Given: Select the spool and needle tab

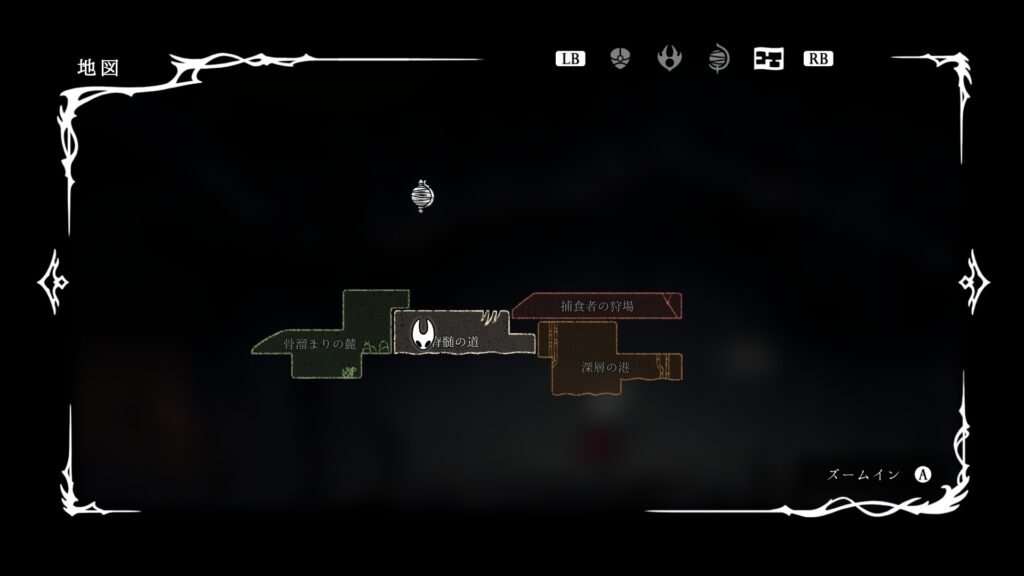Looking at the screenshot, I should [718, 58].
